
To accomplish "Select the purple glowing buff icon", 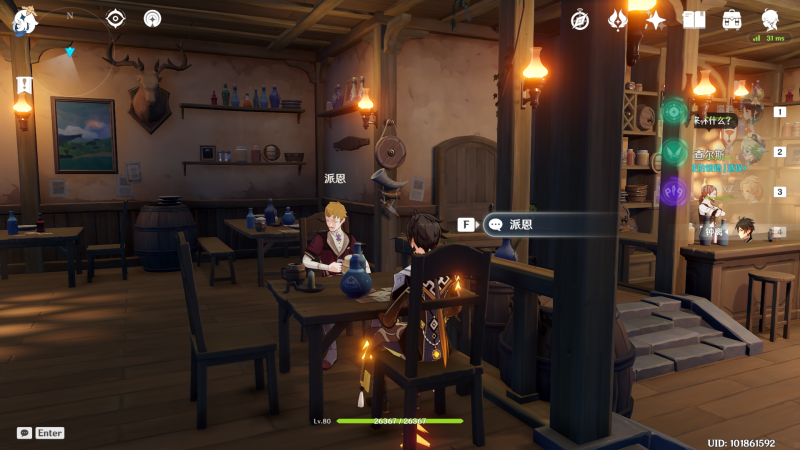I will click(675, 190).
